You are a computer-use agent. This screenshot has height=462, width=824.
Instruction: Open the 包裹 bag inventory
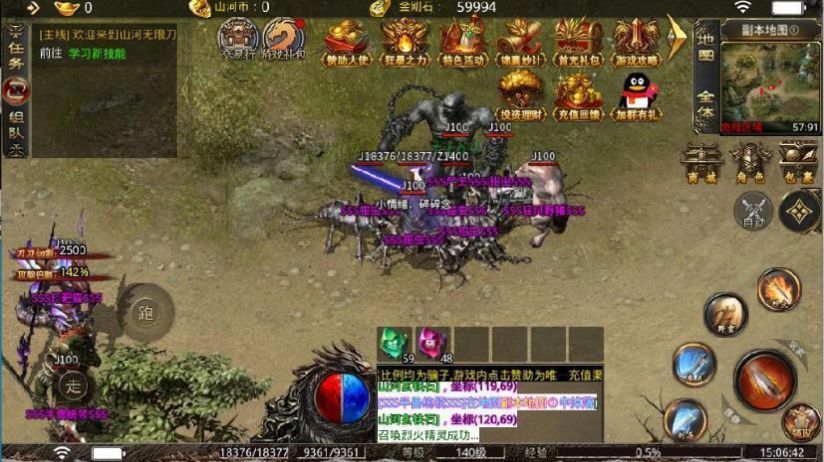pos(798,161)
